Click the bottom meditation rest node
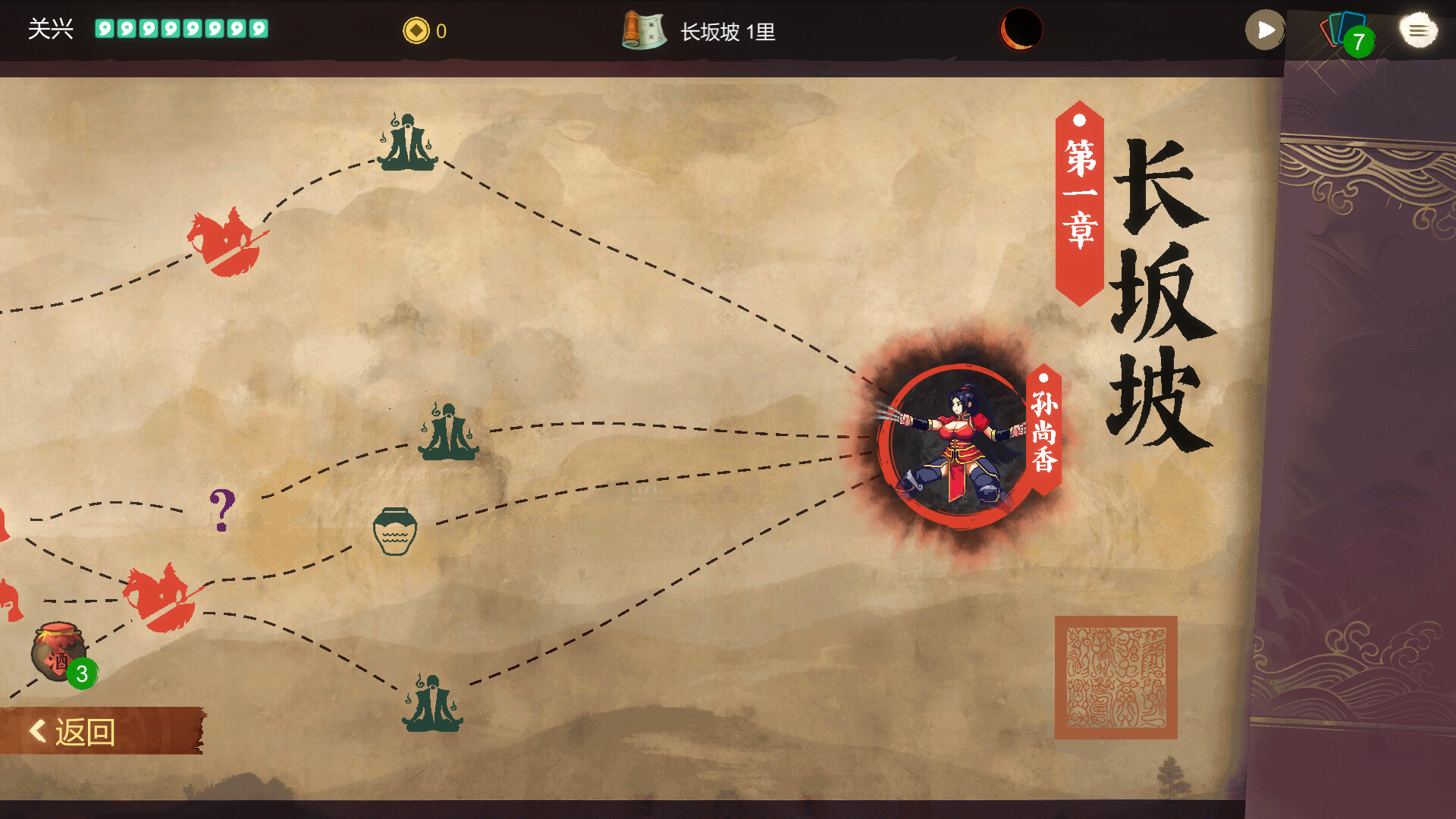Viewport: 1456px width, 819px height. pyautogui.click(x=432, y=701)
